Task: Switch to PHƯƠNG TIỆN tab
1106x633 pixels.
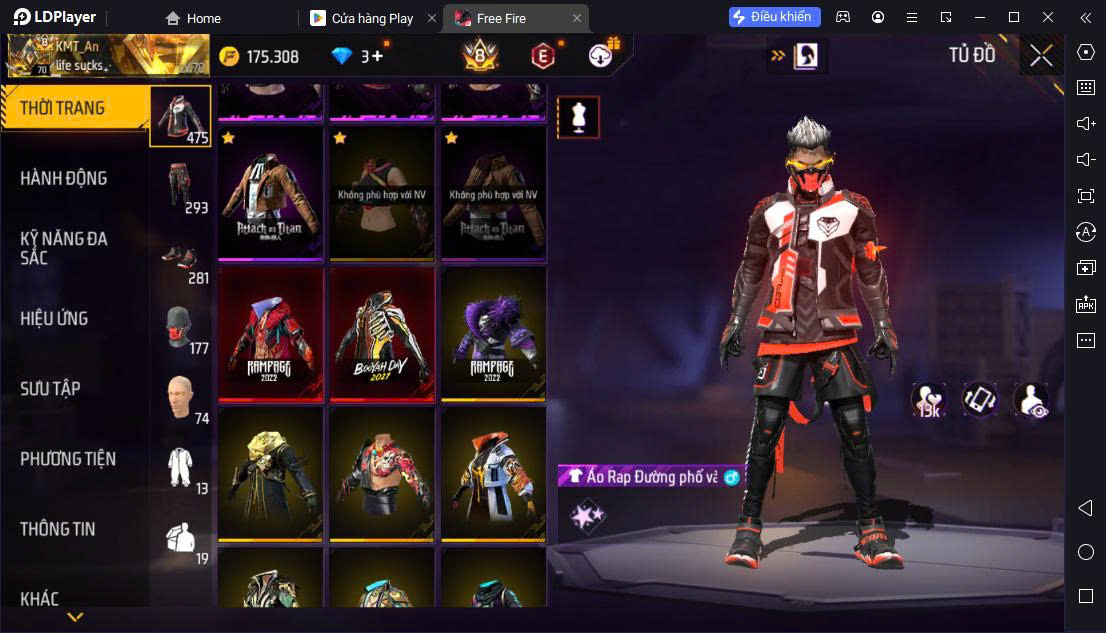Action: (x=68, y=459)
